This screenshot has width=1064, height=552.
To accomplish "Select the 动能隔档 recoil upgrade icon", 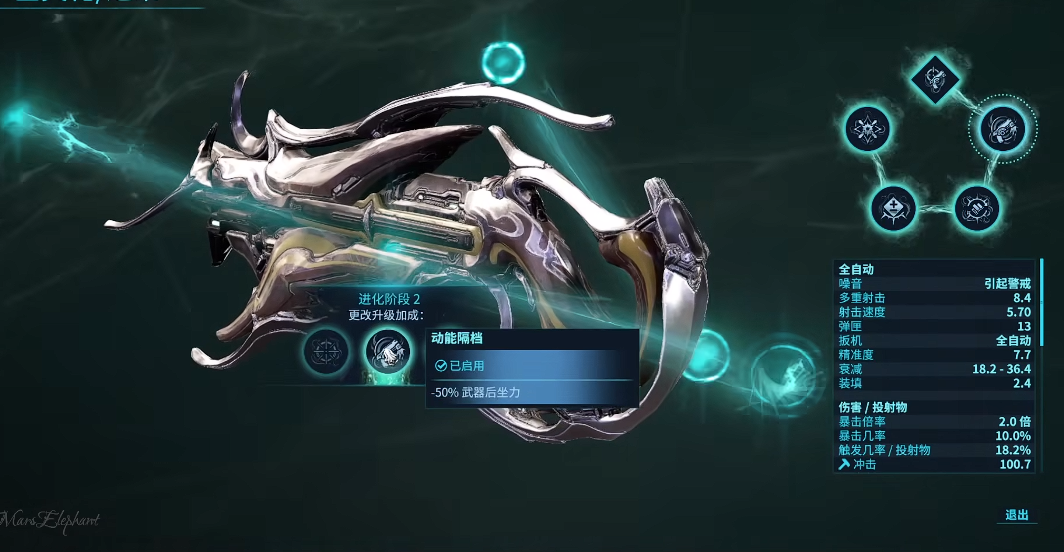I will tap(386, 351).
